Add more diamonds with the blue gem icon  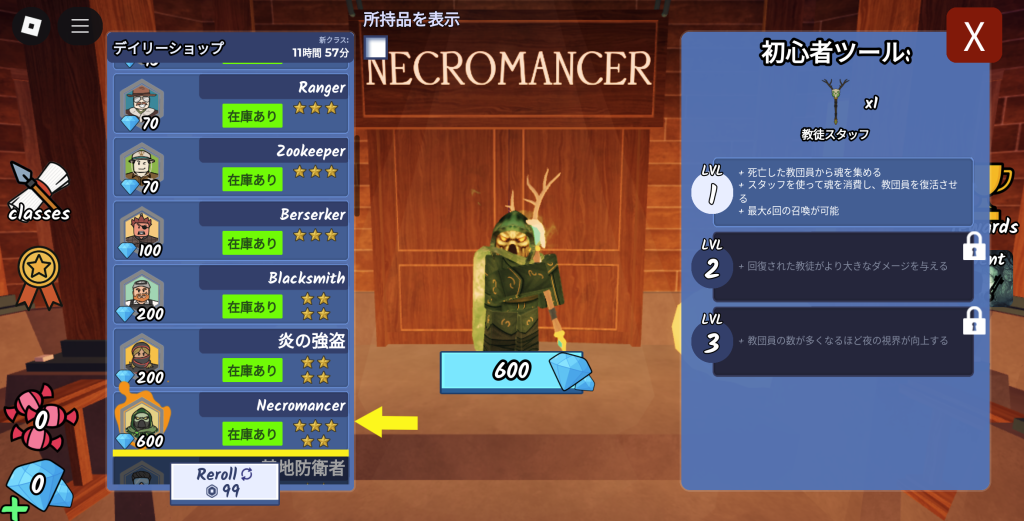pyautogui.click(x=34, y=485)
